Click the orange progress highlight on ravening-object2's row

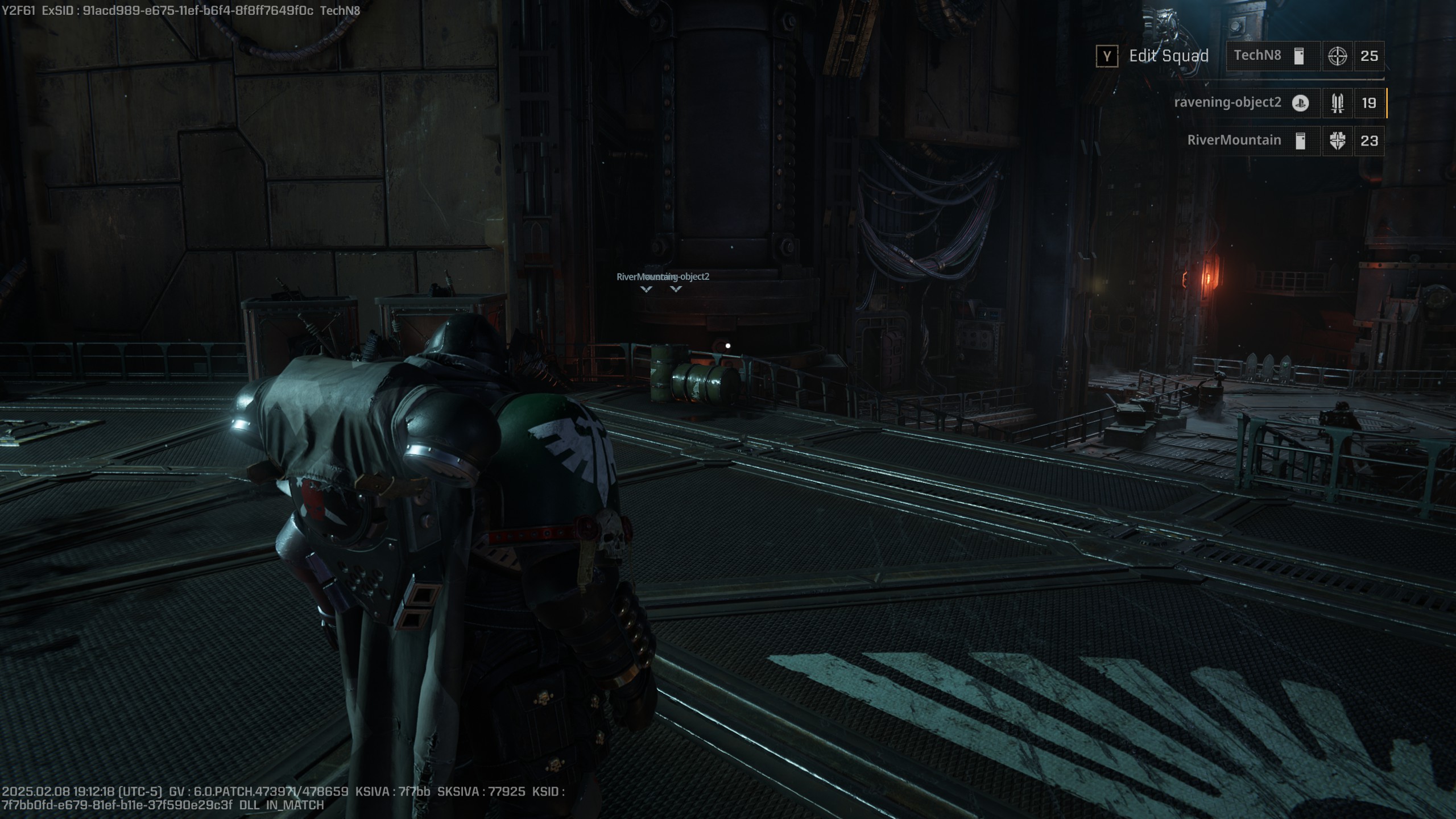(x=1387, y=104)
